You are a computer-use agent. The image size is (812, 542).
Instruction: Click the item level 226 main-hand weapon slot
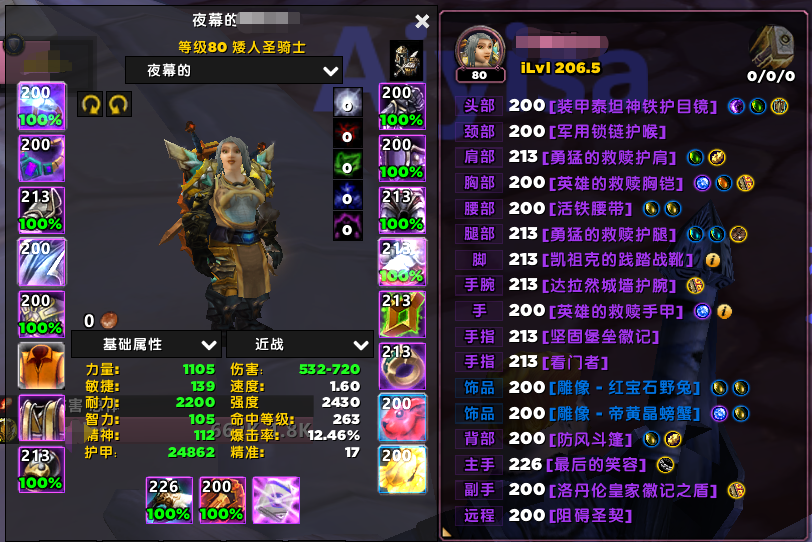coord(169,499)
